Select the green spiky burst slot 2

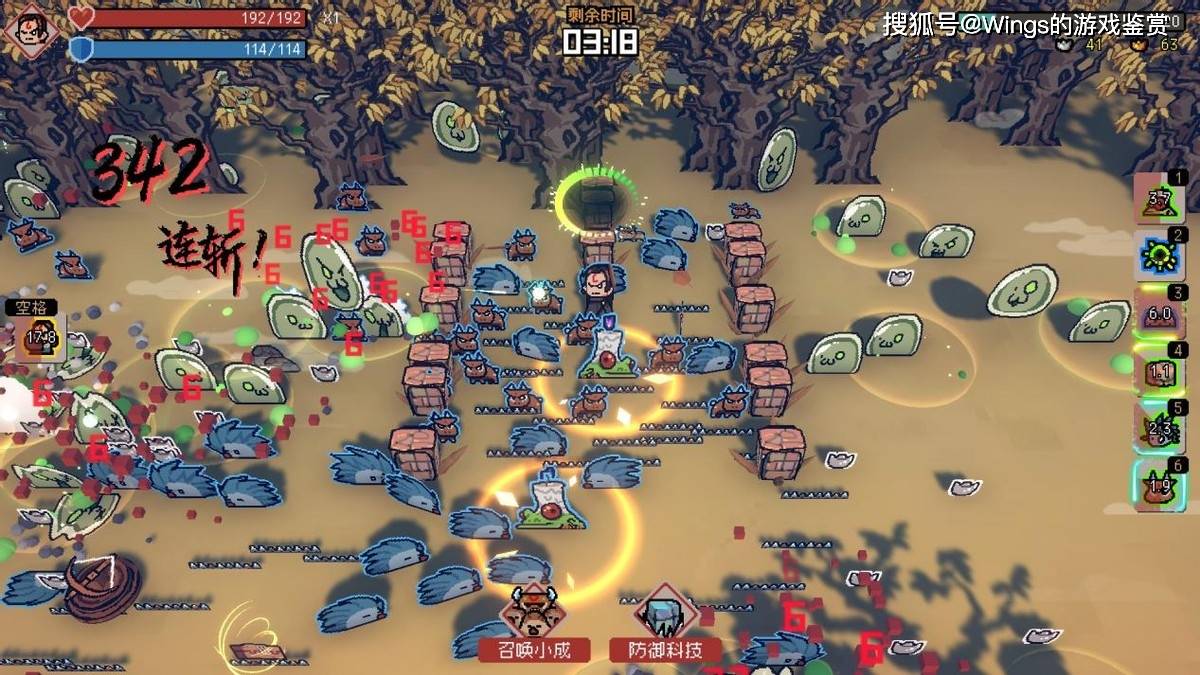(1159, 256)
